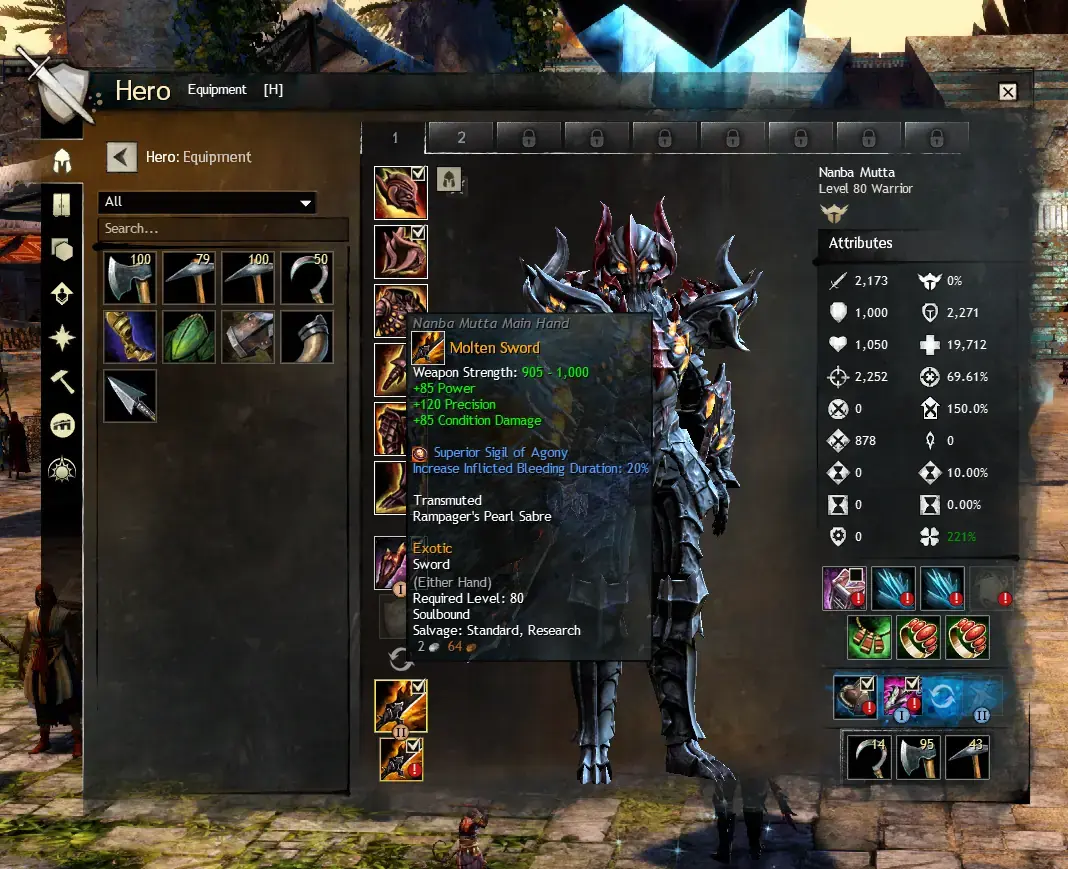Toggle the helmet visibility icon
The width and height of the screenshot is (1068, 869).
click(449, 180)
